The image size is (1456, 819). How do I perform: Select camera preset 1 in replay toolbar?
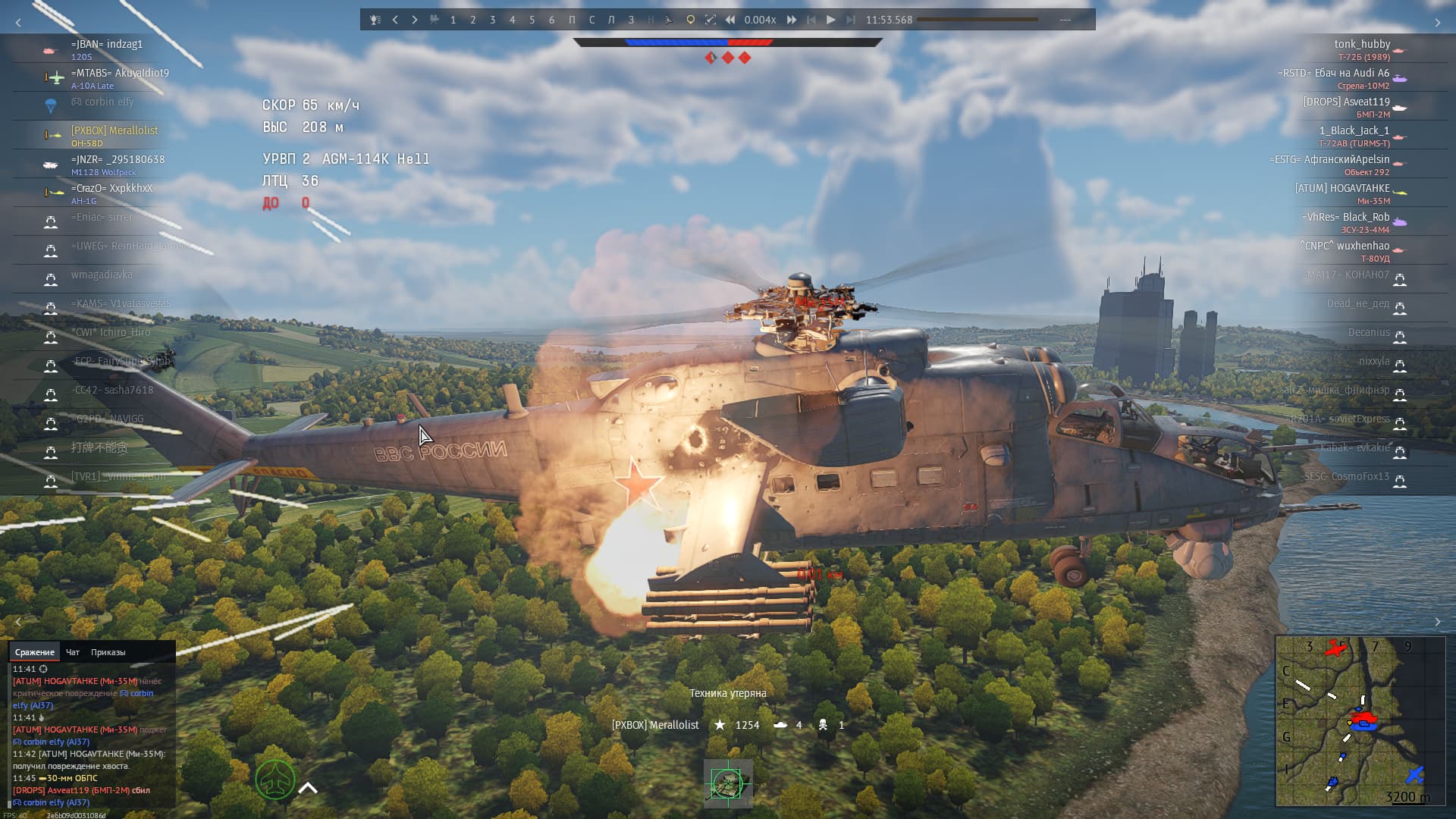(453, 20)
